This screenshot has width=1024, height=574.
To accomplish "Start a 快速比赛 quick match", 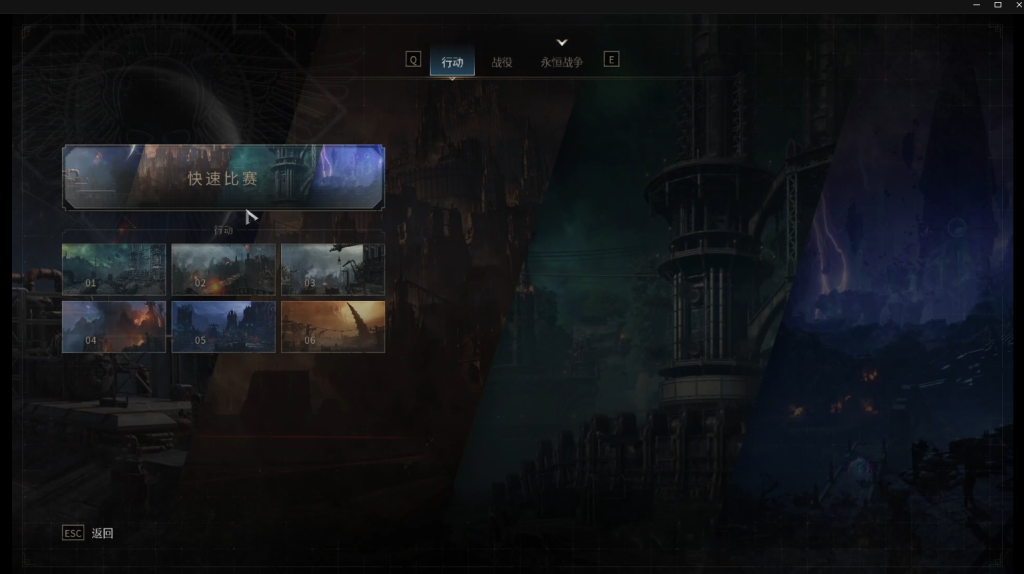I will pyautogui.click(x=223, y=178).
